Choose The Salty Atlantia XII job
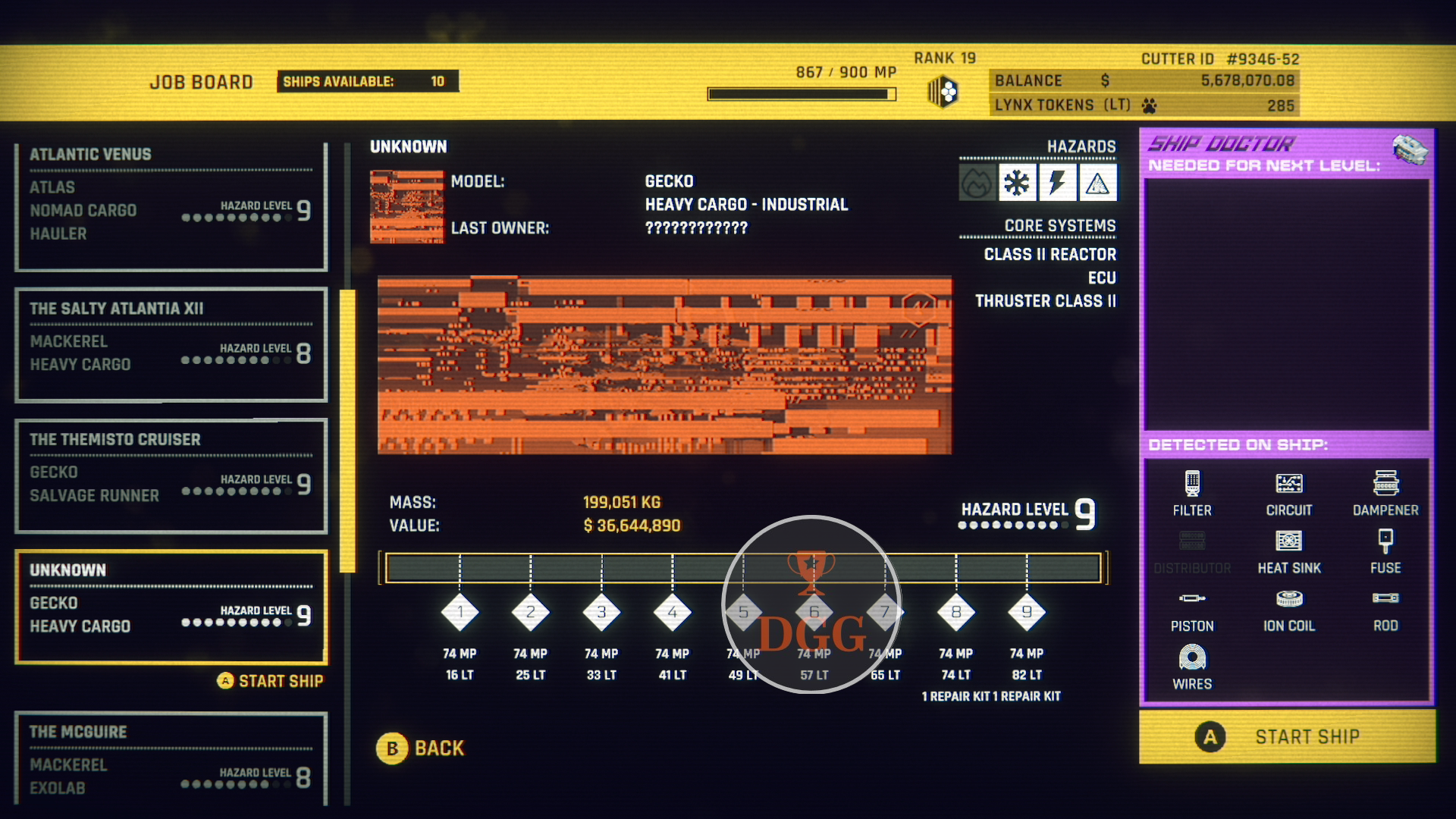Viewport: 1456px width, 819px height. point(171,344)
